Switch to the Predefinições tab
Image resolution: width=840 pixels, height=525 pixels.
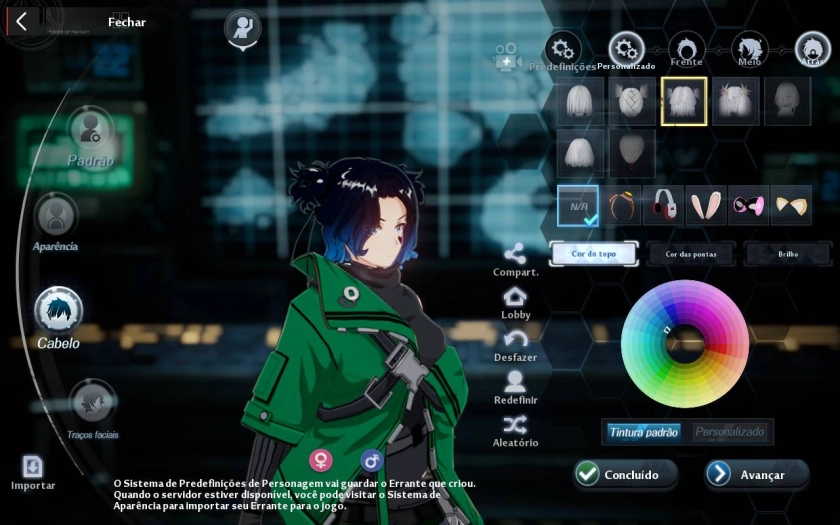563,49
